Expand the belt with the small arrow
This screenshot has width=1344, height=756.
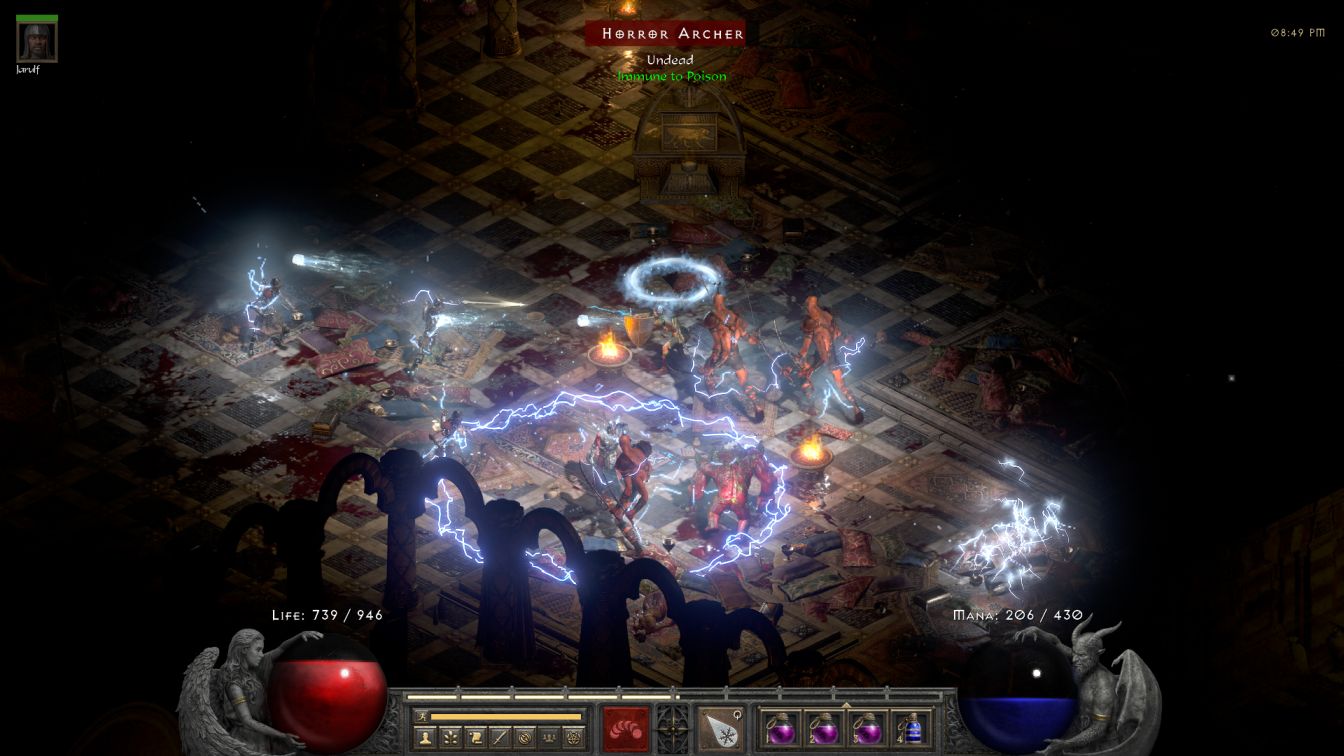846,705
